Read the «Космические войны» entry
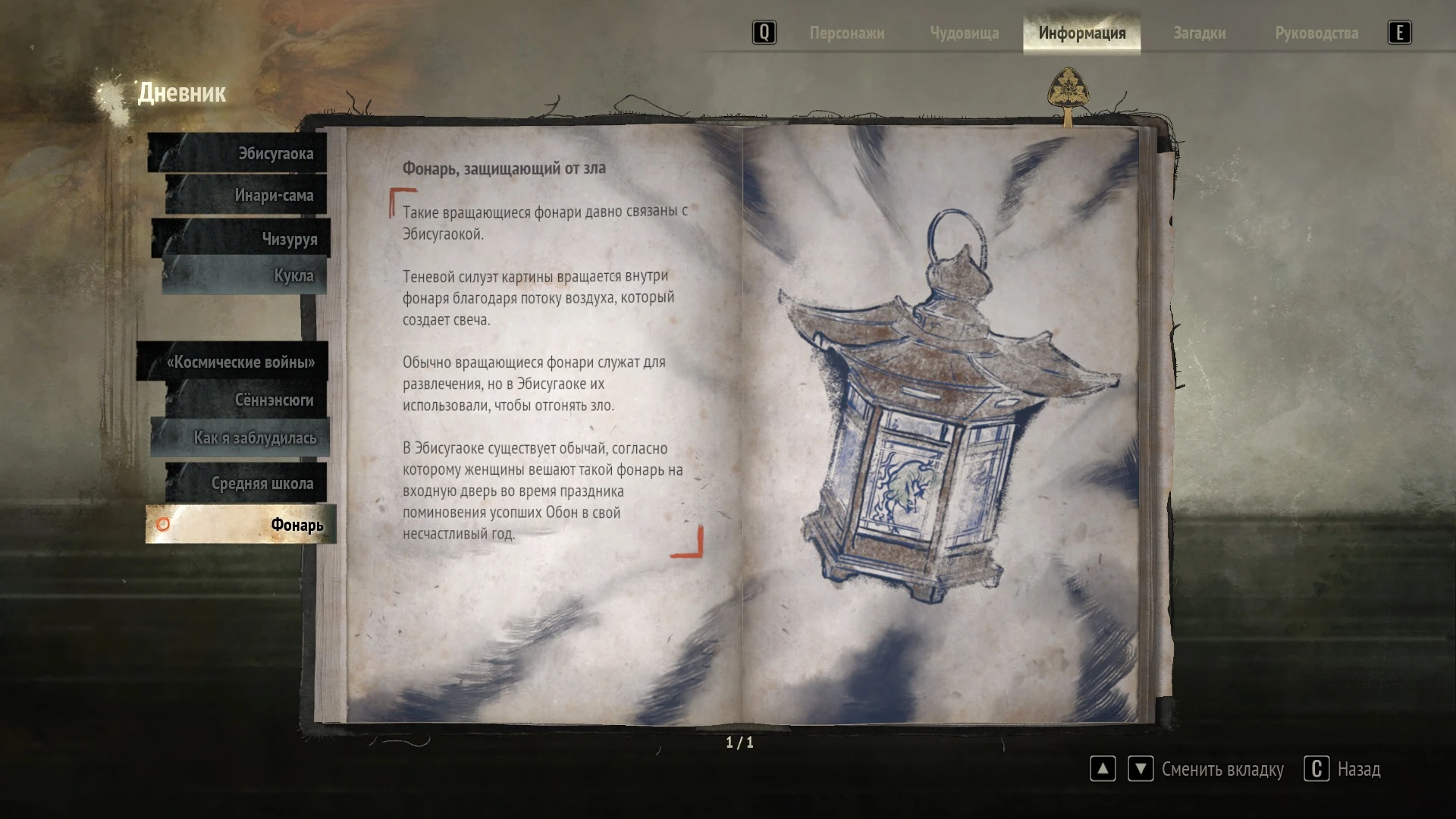The height and width of the screenshot is (819, 1456). (240, 362)
